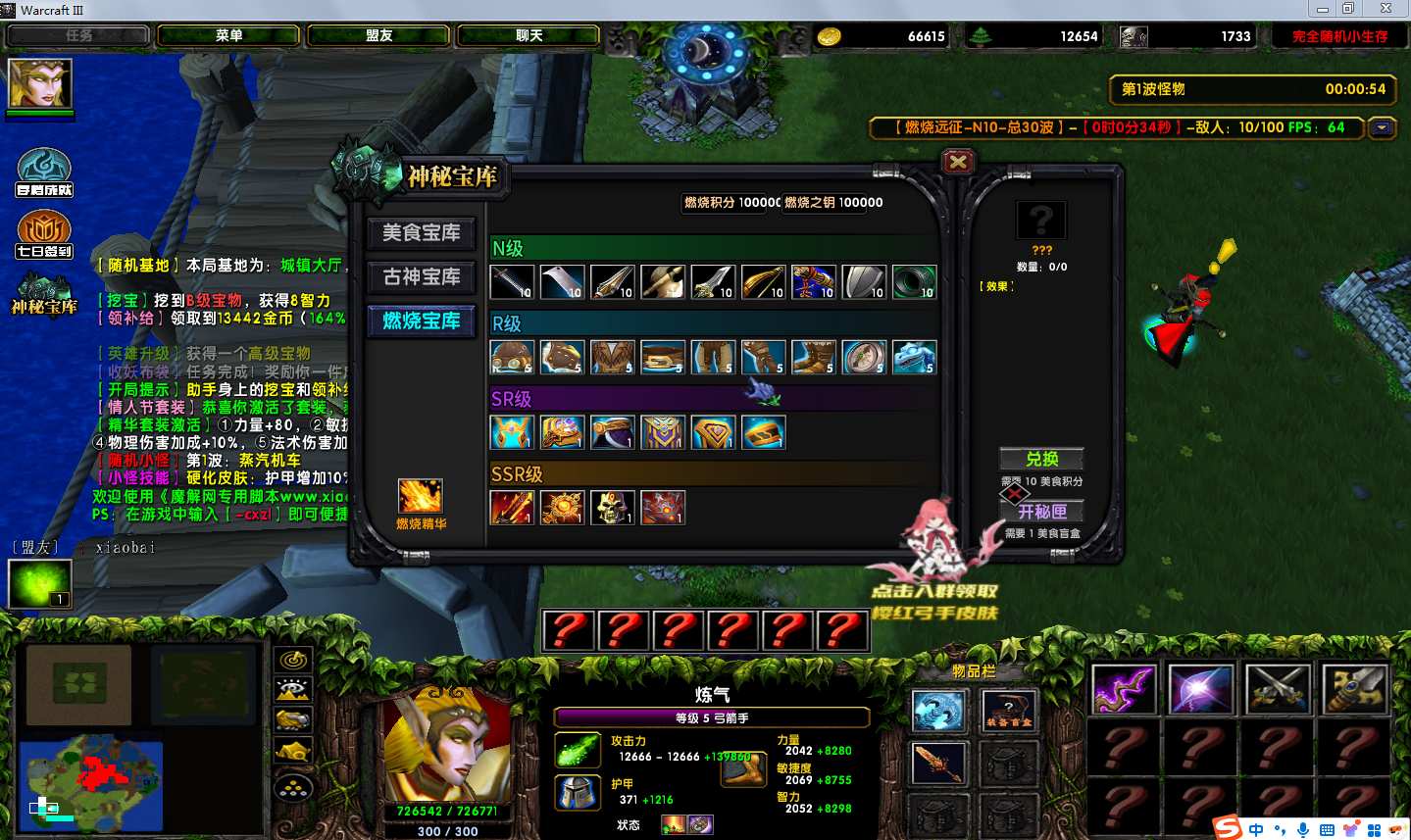Choose the treasure chest item in SR级 row
Image resolution: width=1411 pixels, height=840 pixels.
tap(763, 432)
